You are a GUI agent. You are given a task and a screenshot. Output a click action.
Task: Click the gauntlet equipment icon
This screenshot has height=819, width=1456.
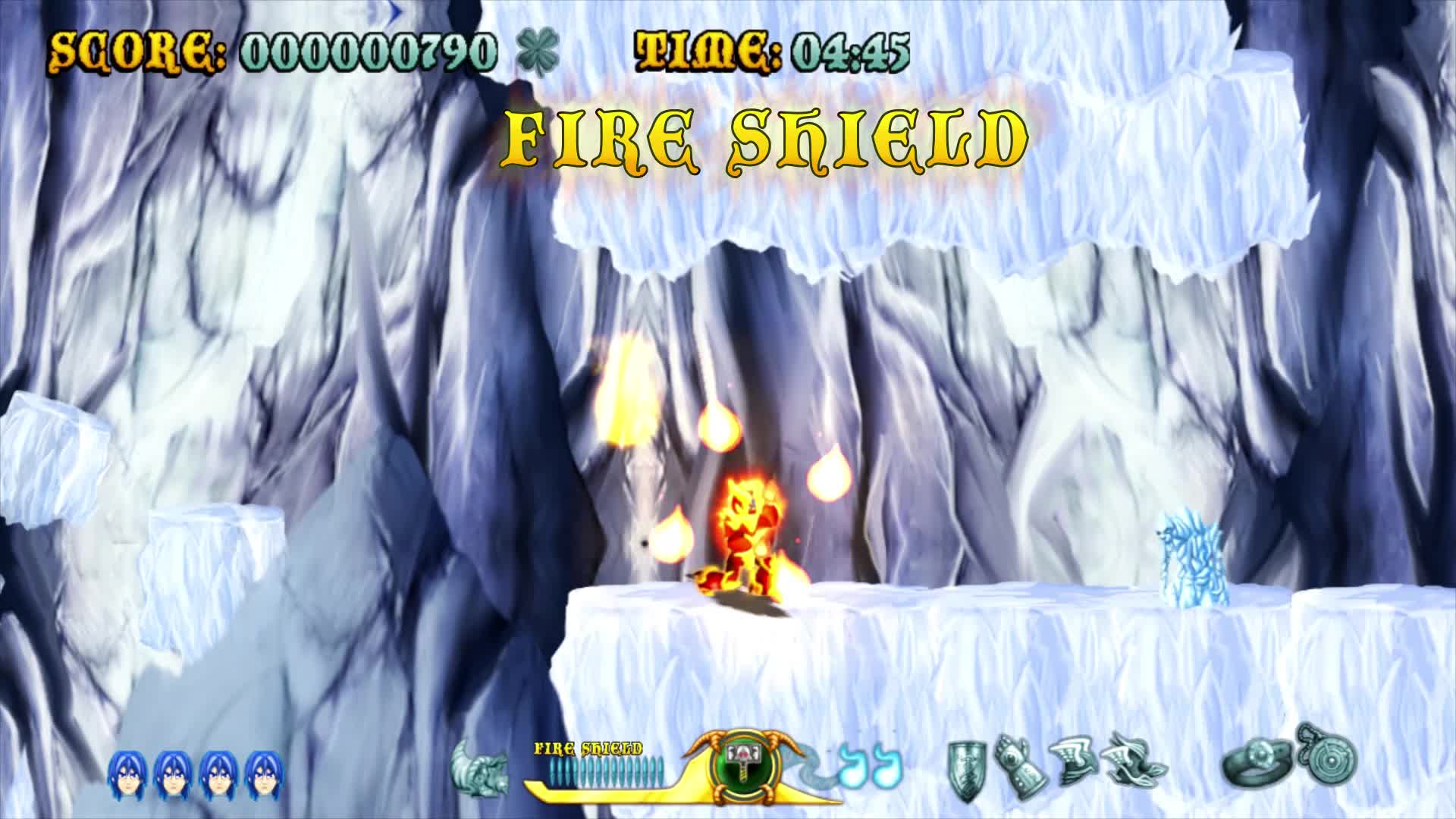[1021, 770]
